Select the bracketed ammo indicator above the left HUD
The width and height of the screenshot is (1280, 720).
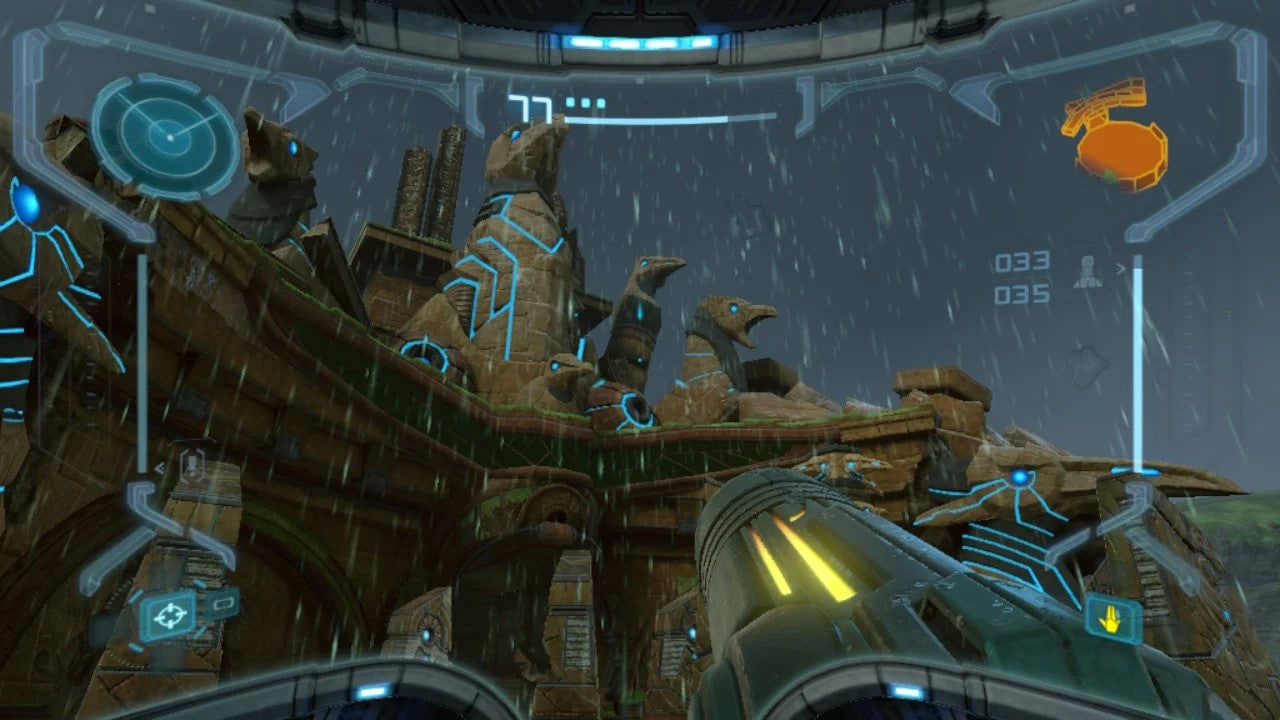click(x=192, y=464)
